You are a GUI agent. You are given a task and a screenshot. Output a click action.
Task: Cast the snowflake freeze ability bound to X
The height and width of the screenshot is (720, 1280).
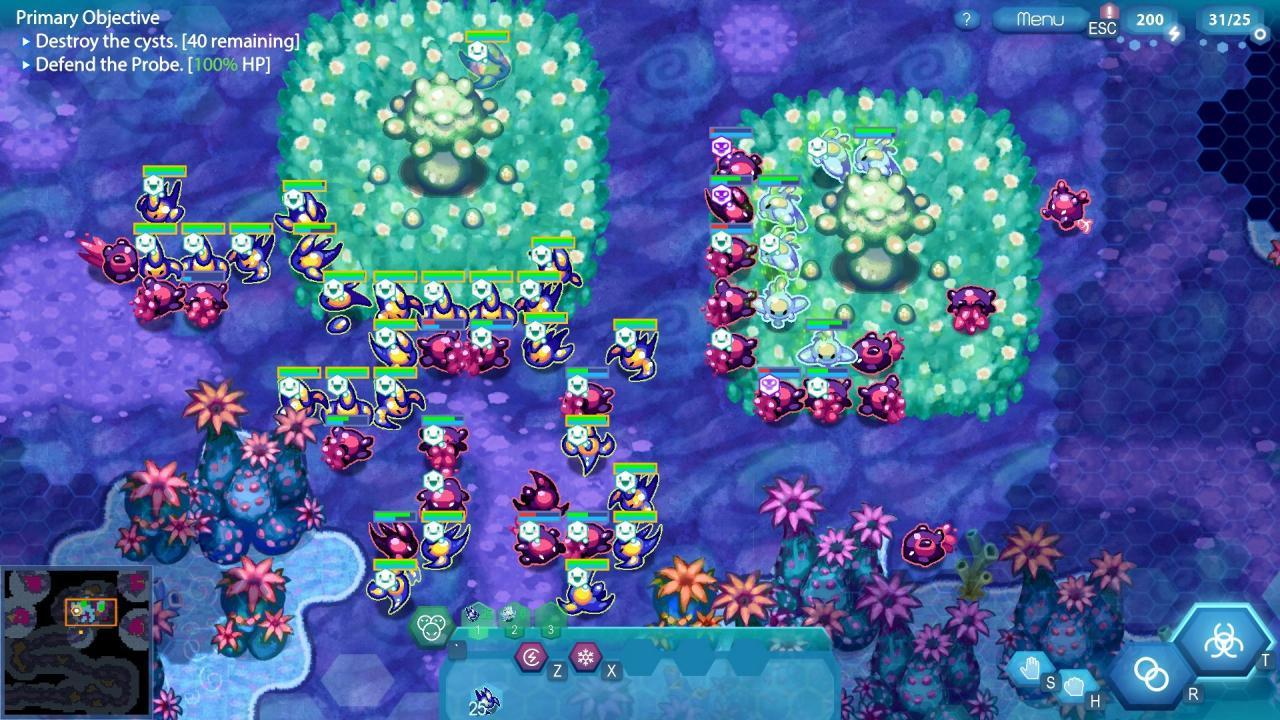[x=584, y=656]
